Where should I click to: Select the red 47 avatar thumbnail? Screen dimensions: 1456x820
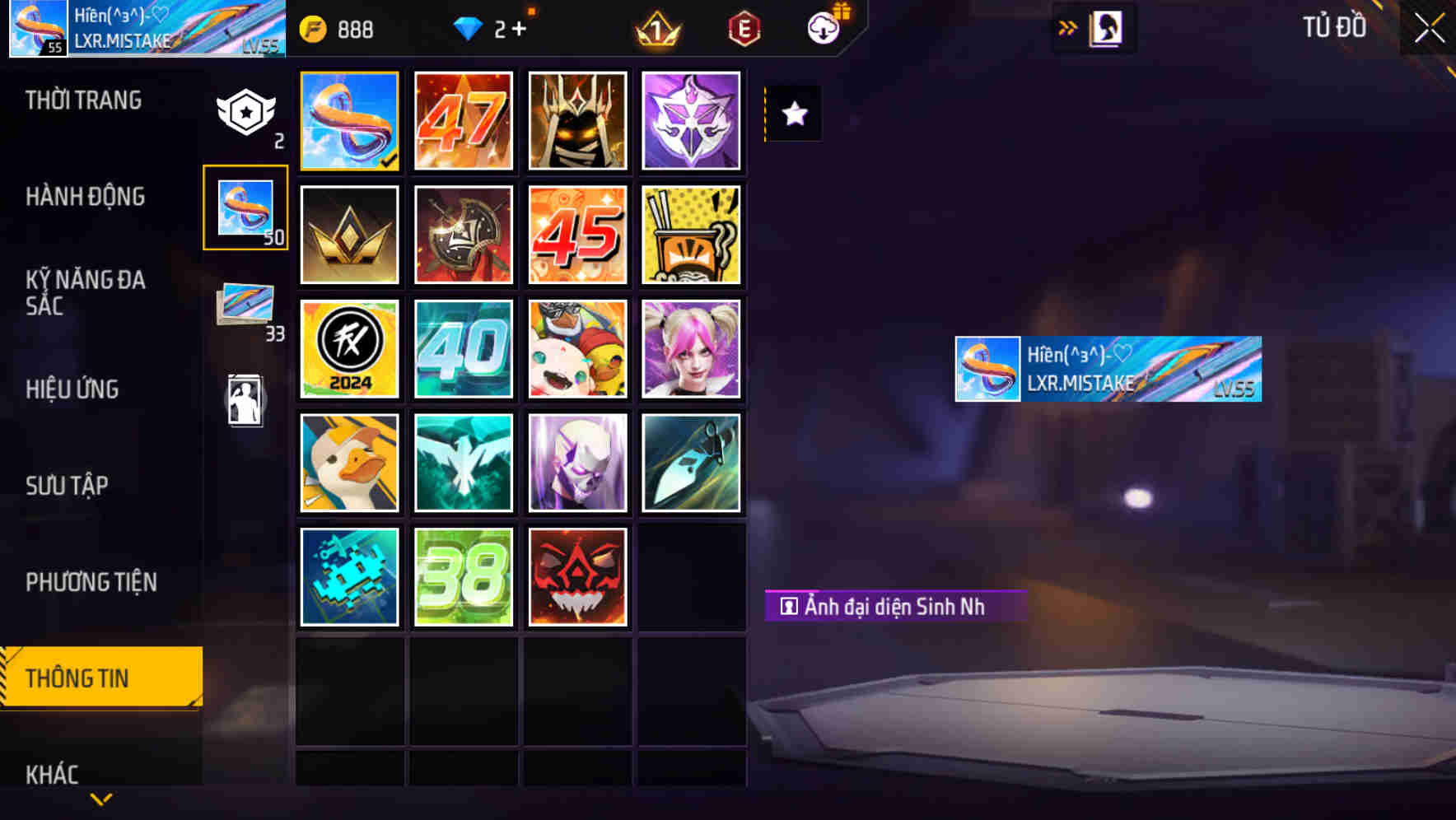tap(463, 121)
